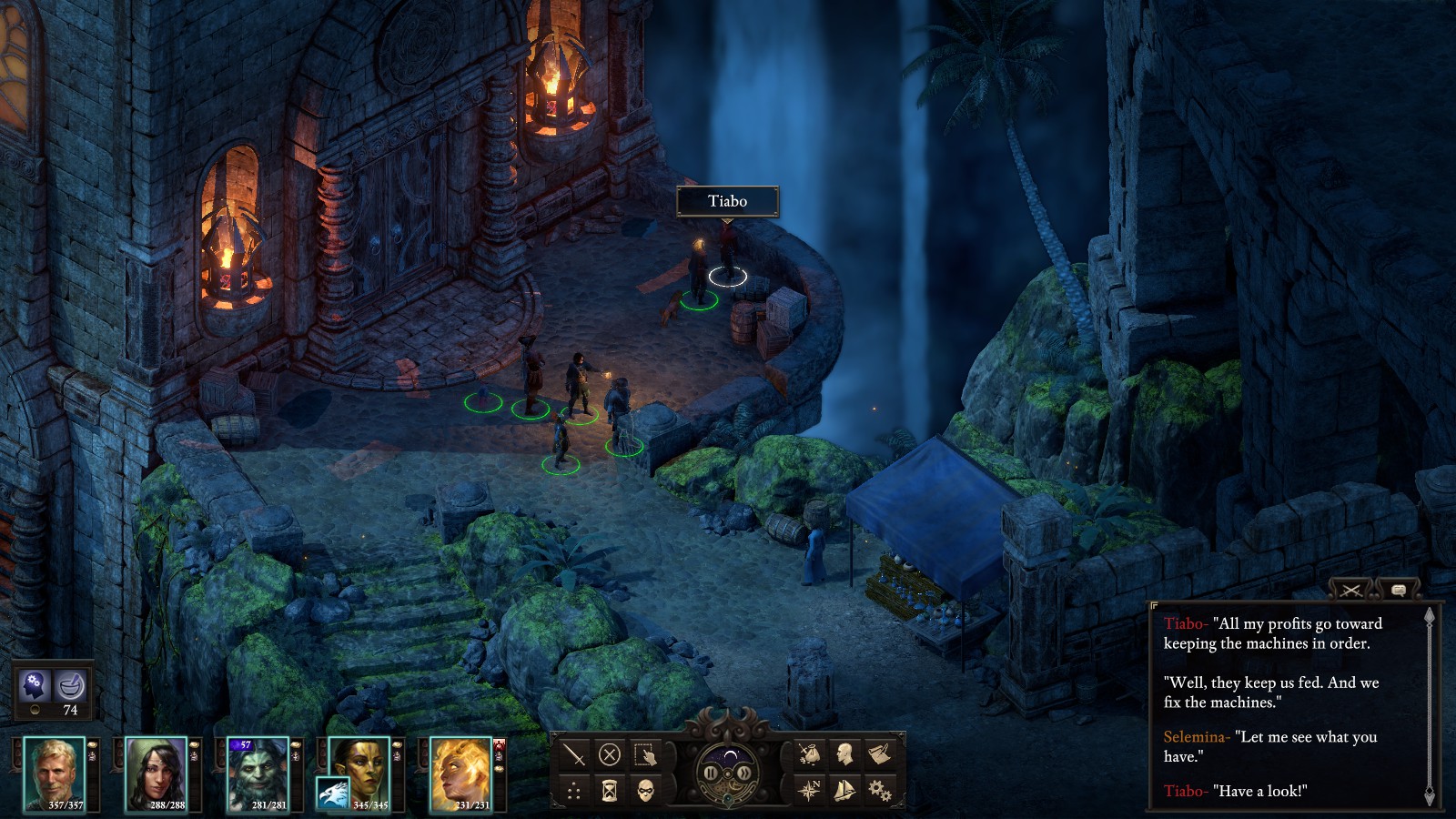Select the flaming-haired character portrait
Viewport: 1456px width, 819px height.
tap(460, 773)
